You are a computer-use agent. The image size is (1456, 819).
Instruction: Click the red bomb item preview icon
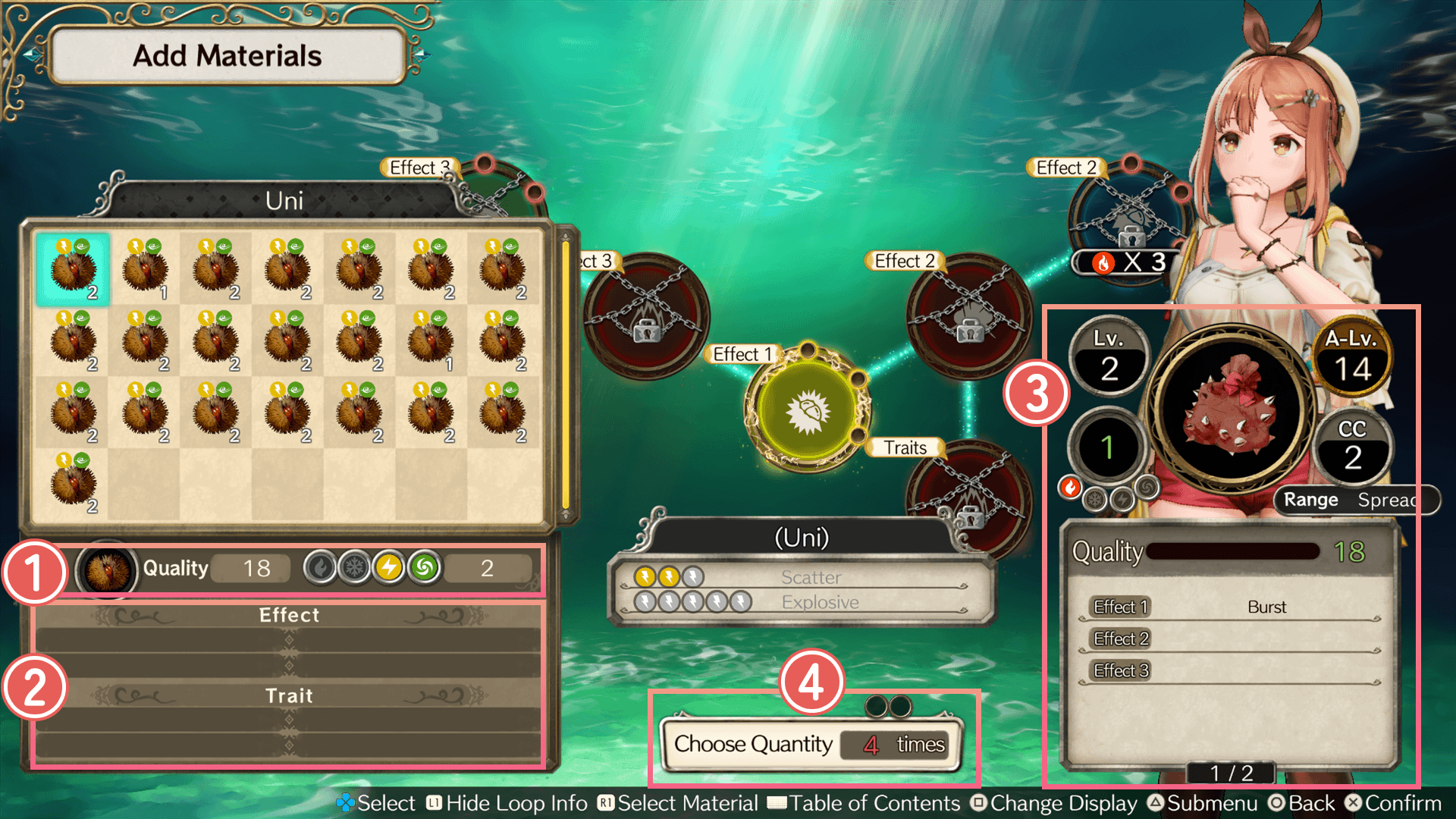(x=1231, y=405)
